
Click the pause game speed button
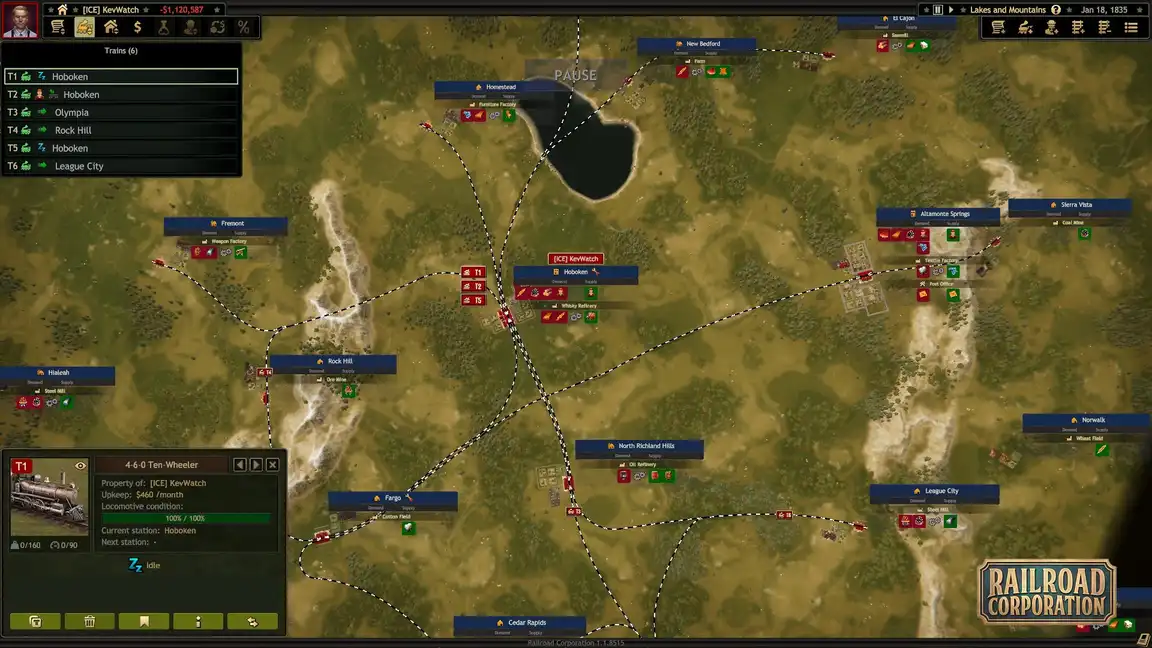coord(938,10)
